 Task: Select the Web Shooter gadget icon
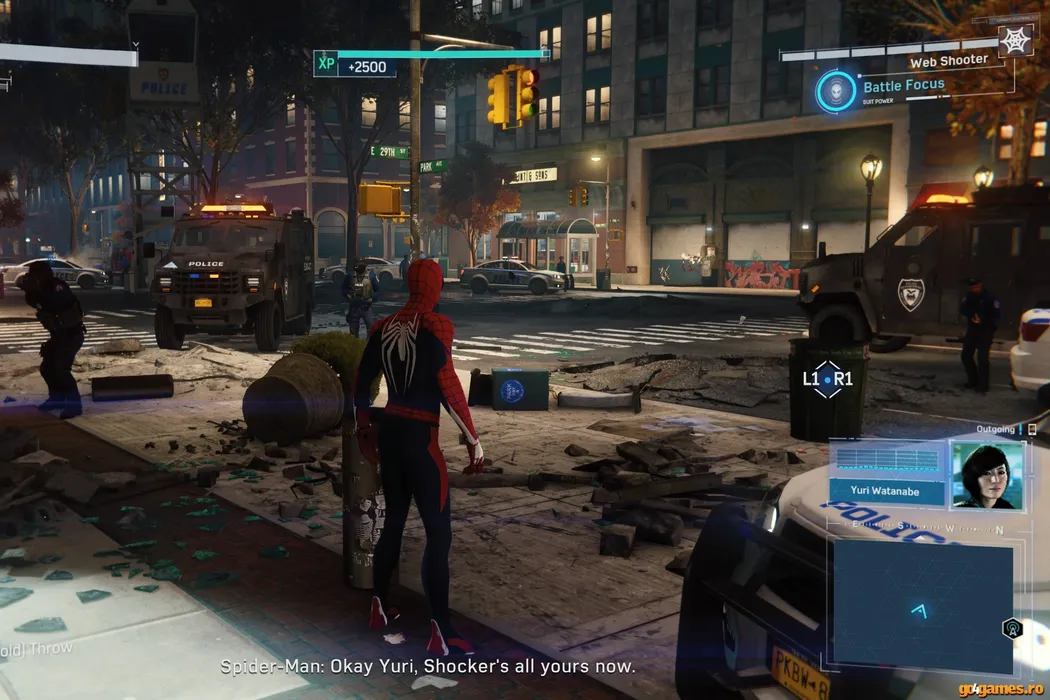[1015, 41]
